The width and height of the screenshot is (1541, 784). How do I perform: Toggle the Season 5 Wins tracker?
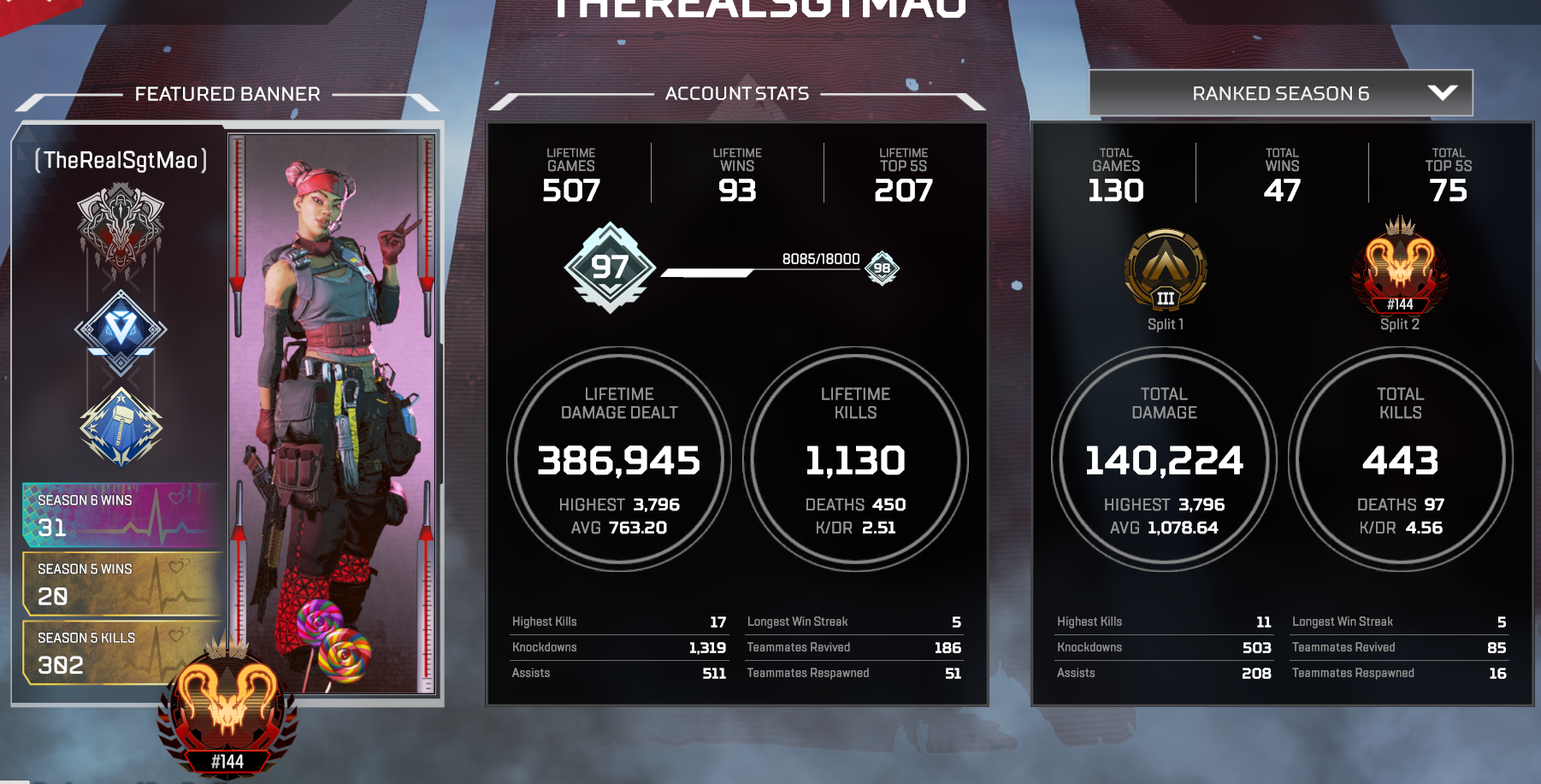tap(120, 581)
